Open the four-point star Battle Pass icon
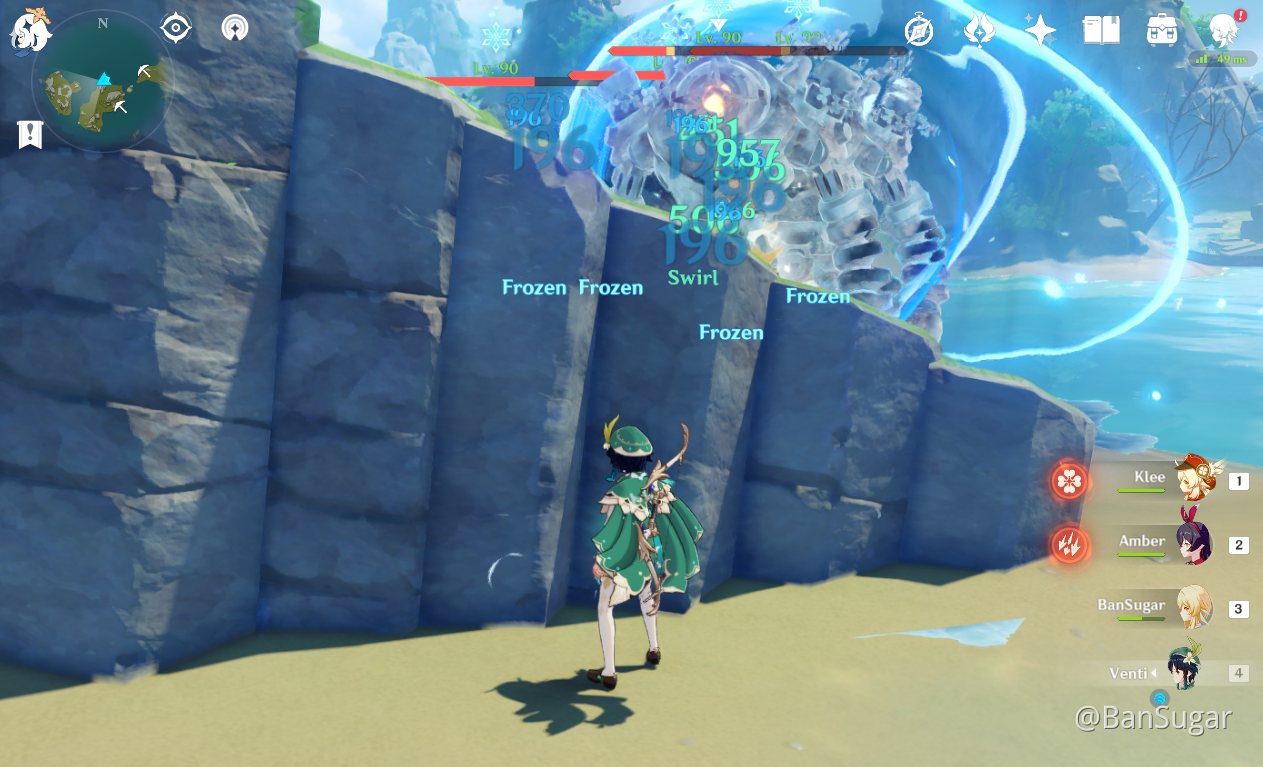The width and height of the screenshot is (1263, 767). pos(1040,31)
